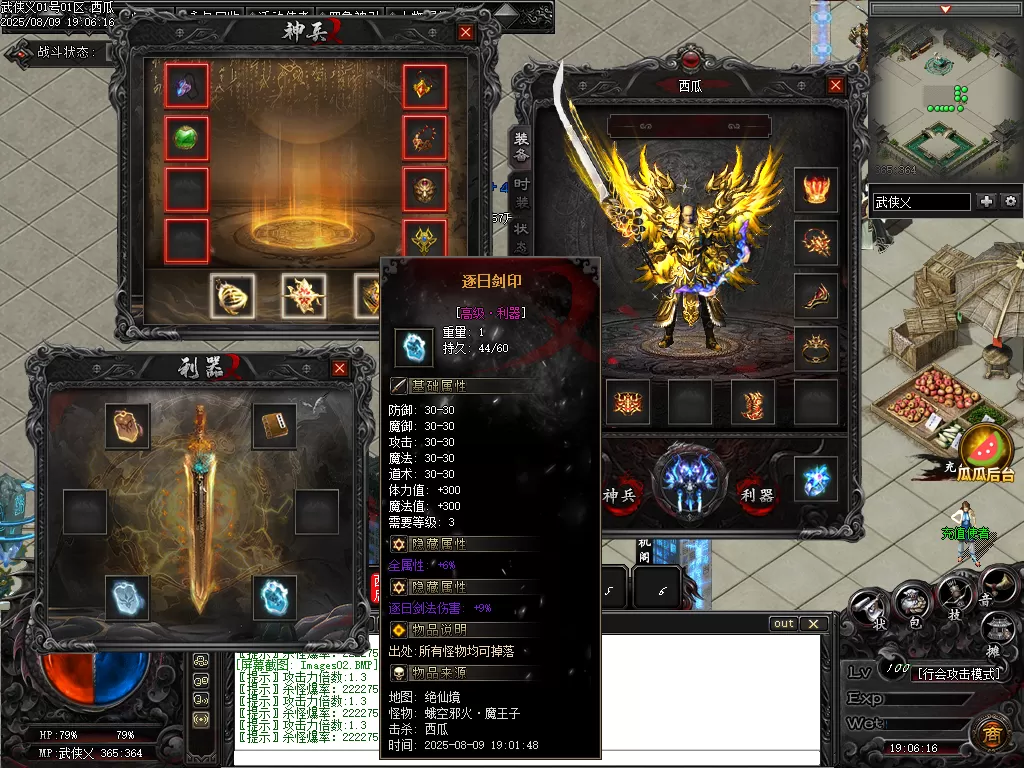
Task: Click the chat box 'out' button
Action: point(785,624)
